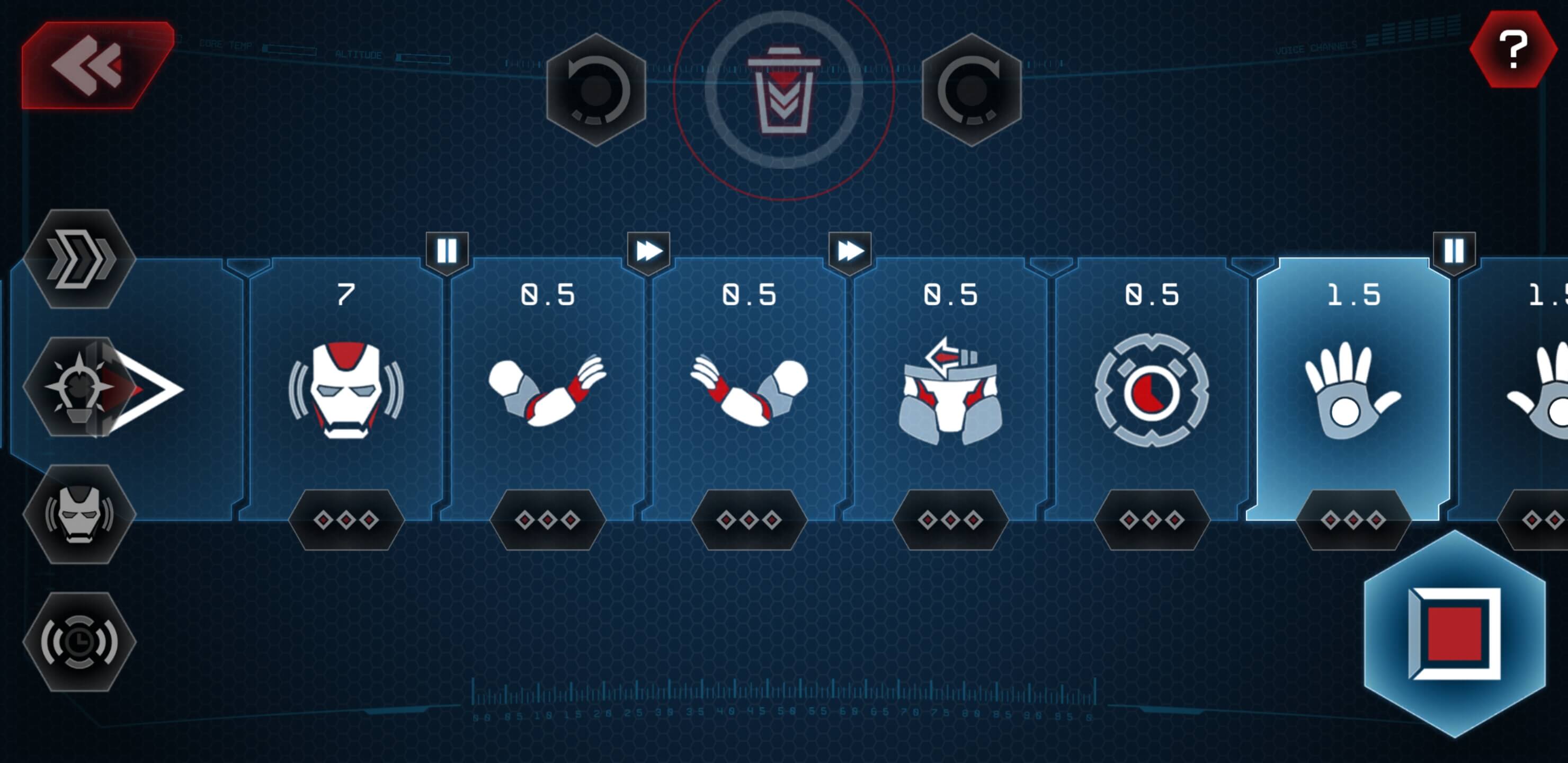Select the clock timer category

pos(79,642)
